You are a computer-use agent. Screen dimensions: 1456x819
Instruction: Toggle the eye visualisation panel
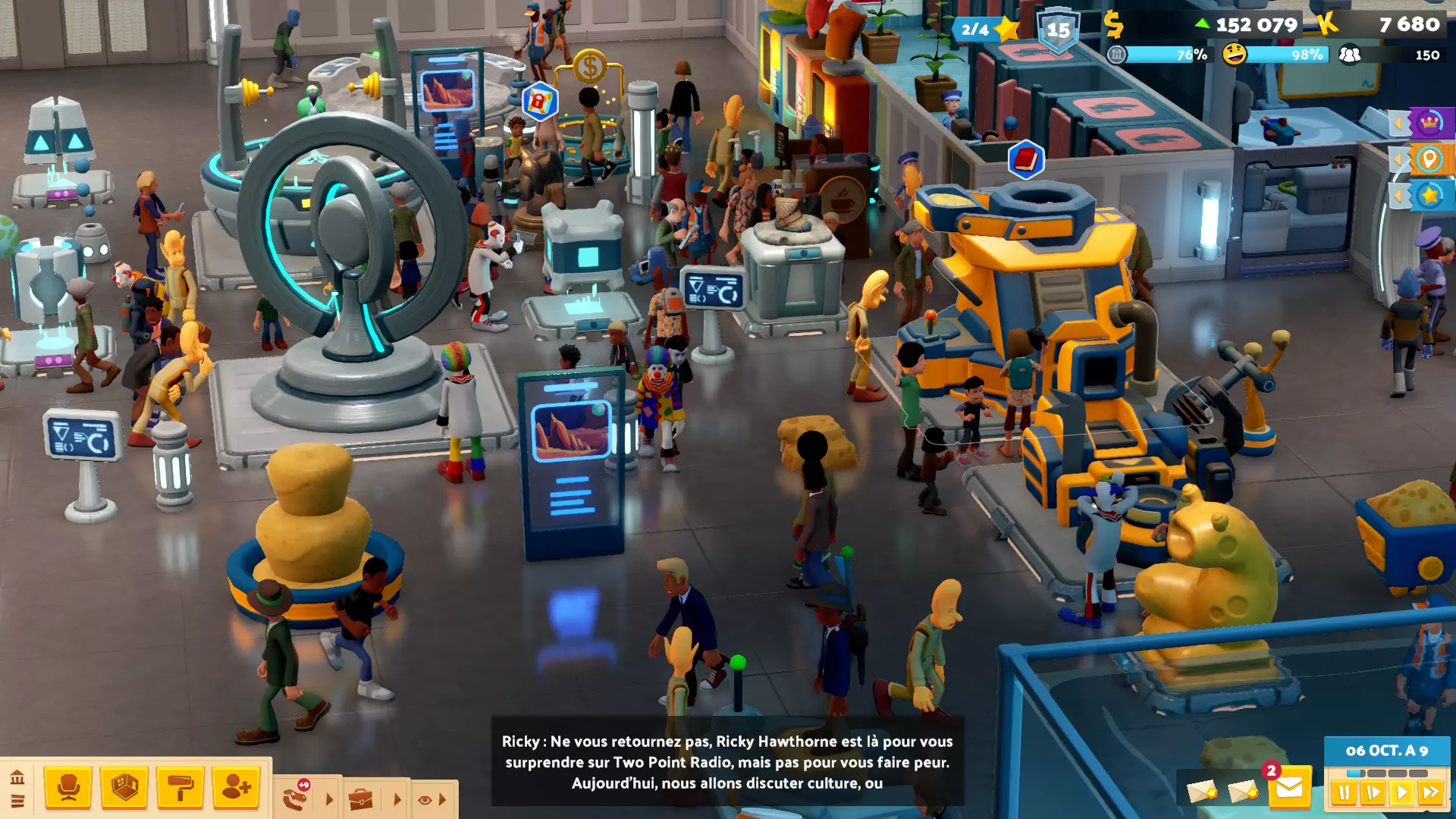click(425, 799)
